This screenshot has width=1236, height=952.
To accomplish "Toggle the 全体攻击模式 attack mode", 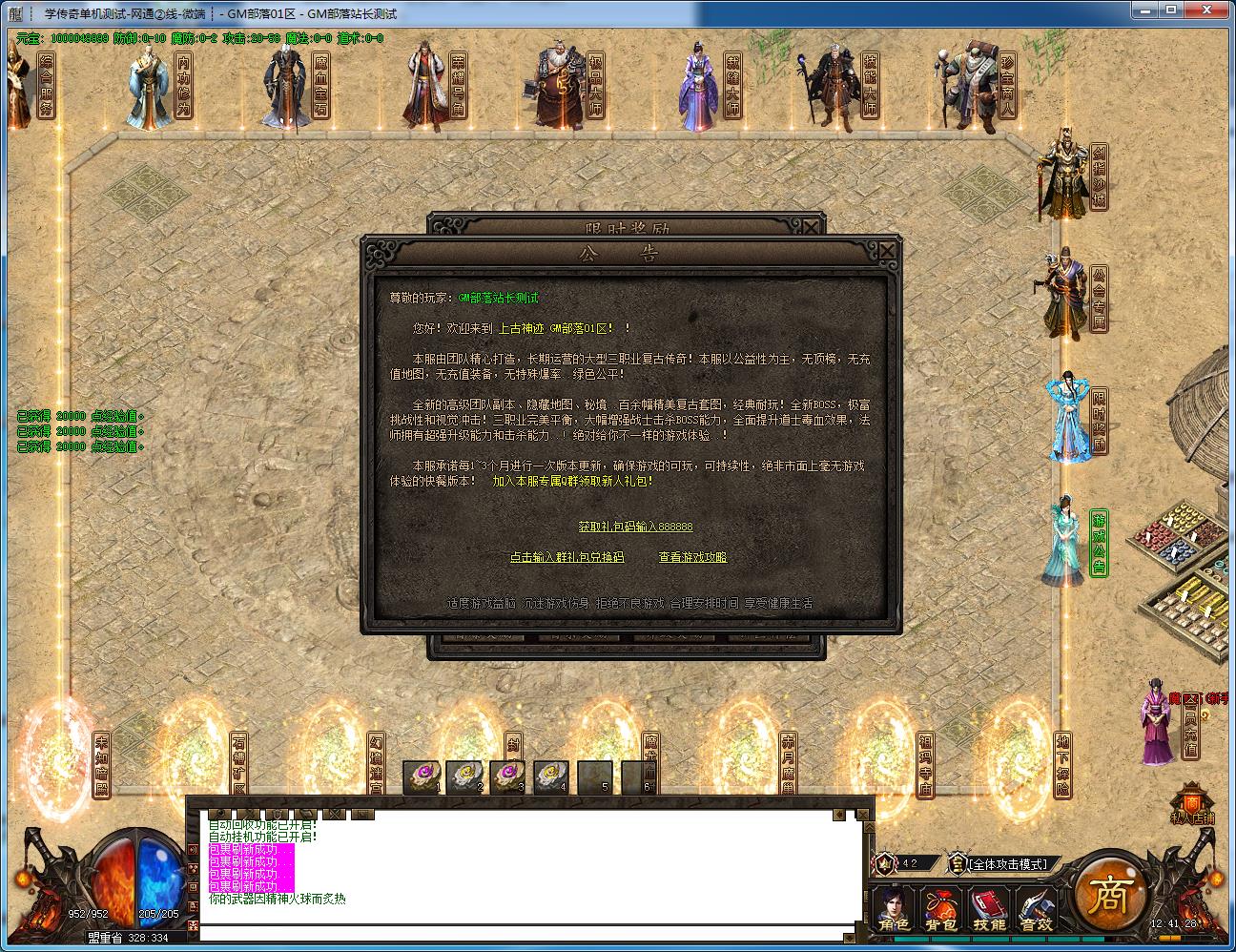I will point(1009,863).
